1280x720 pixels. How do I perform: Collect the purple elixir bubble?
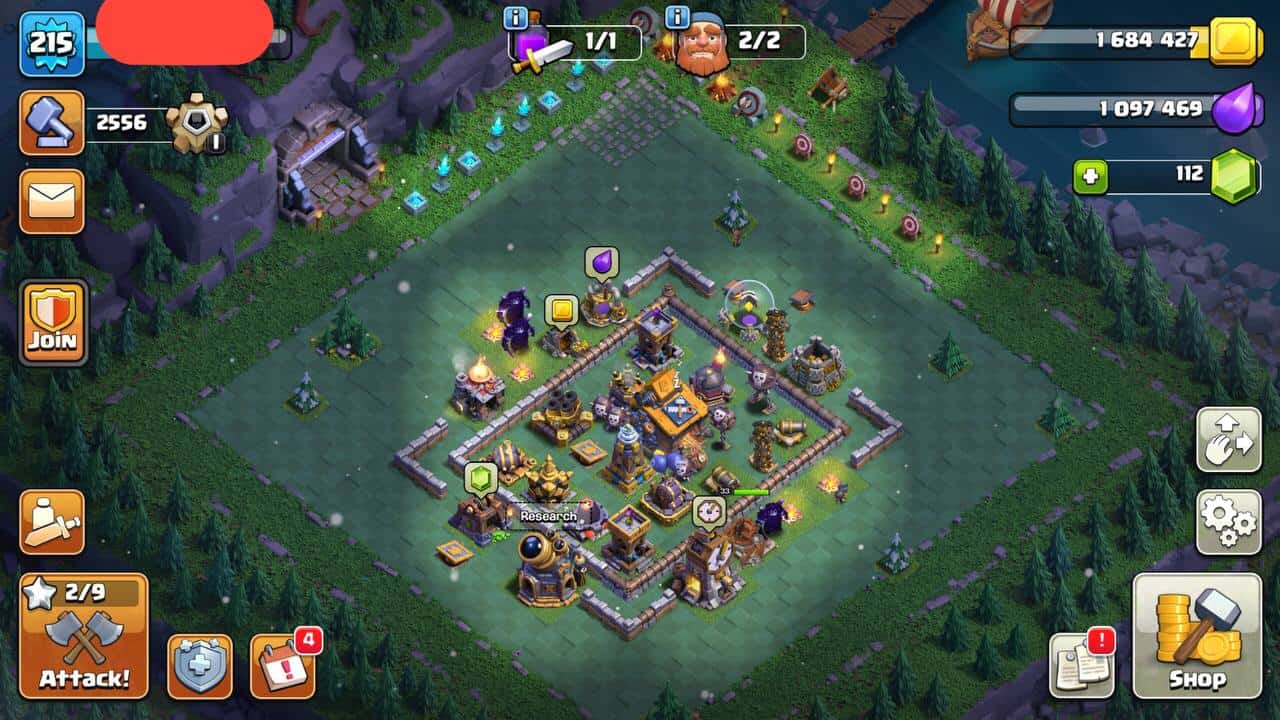coord(601,264)
